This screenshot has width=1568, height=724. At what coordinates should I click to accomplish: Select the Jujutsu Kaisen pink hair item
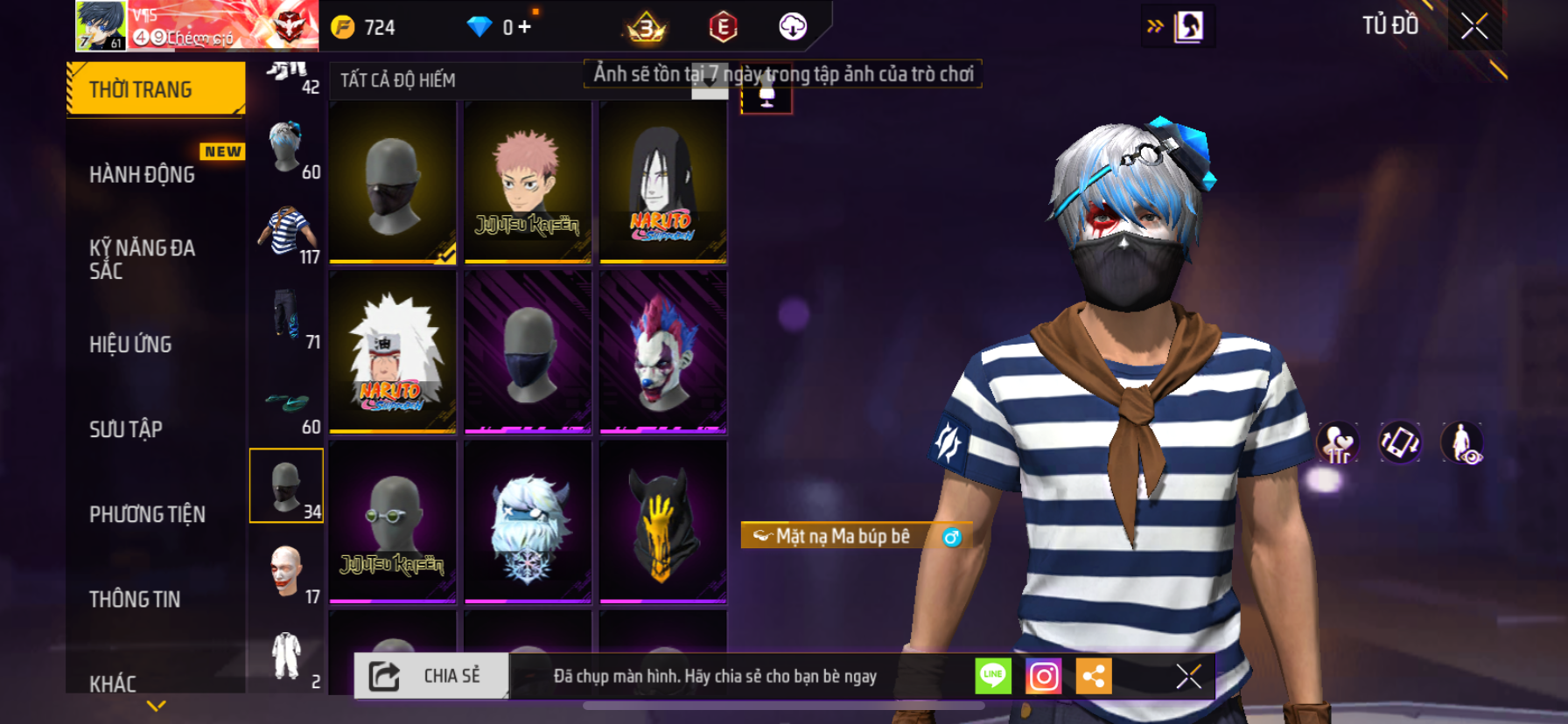click(x=528, y=182)
